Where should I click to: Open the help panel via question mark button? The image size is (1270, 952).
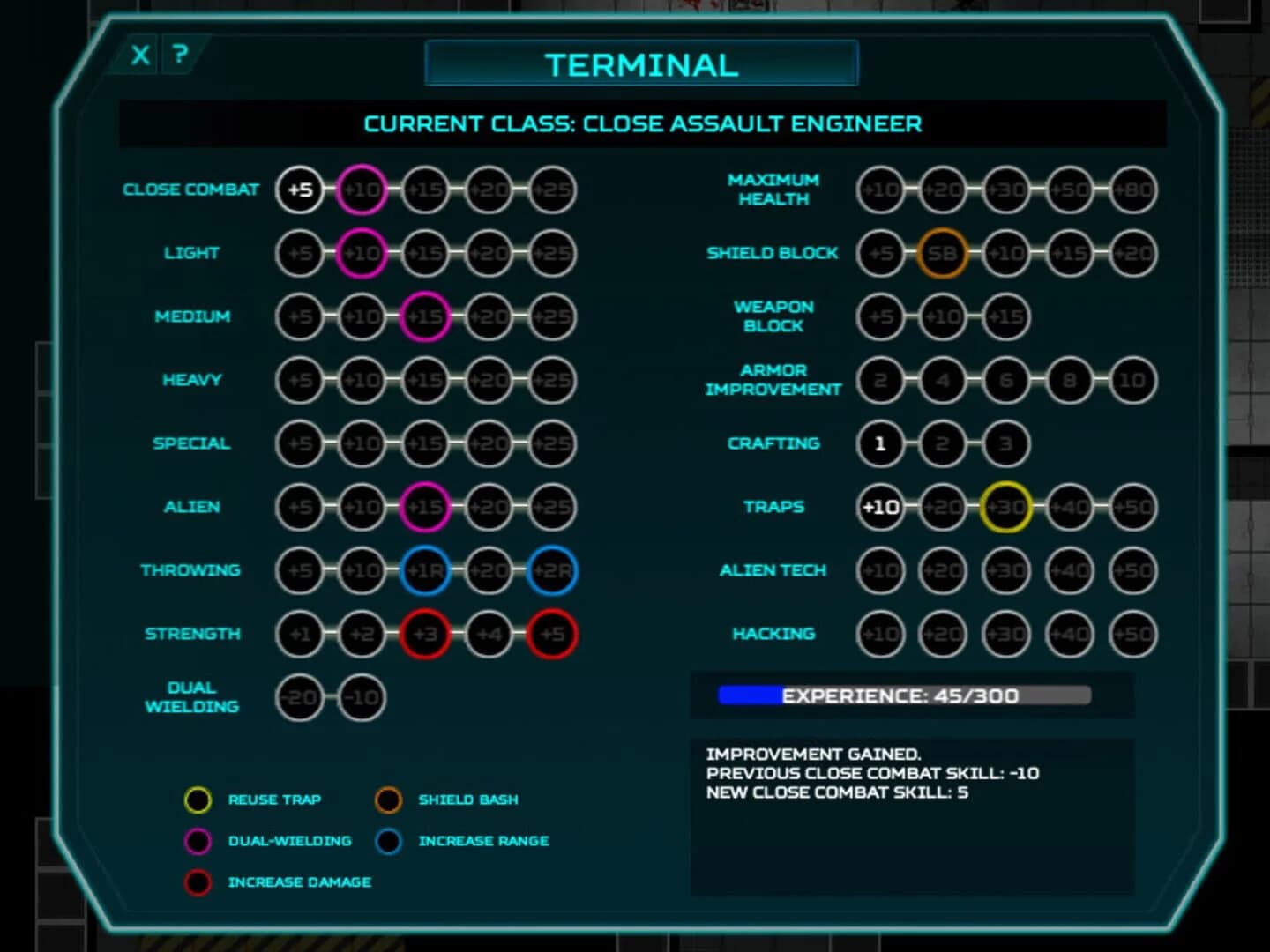pos(181,55)
